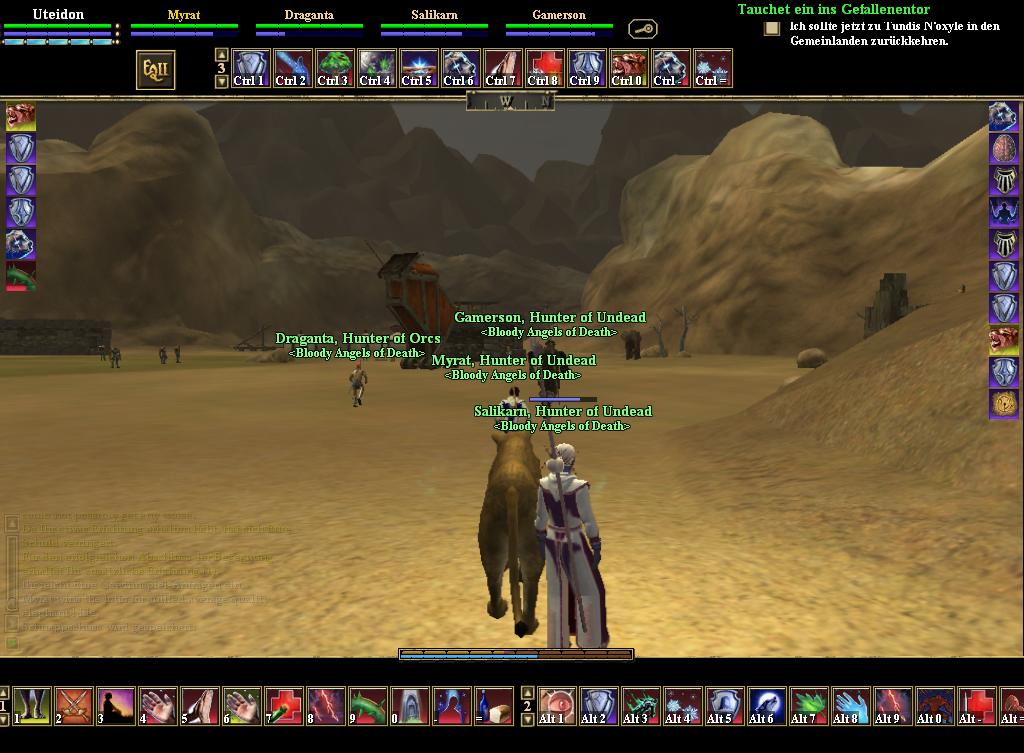The image size is (1024, 753).
Task: Select group member Myrat
Action: tap(184, 15)
